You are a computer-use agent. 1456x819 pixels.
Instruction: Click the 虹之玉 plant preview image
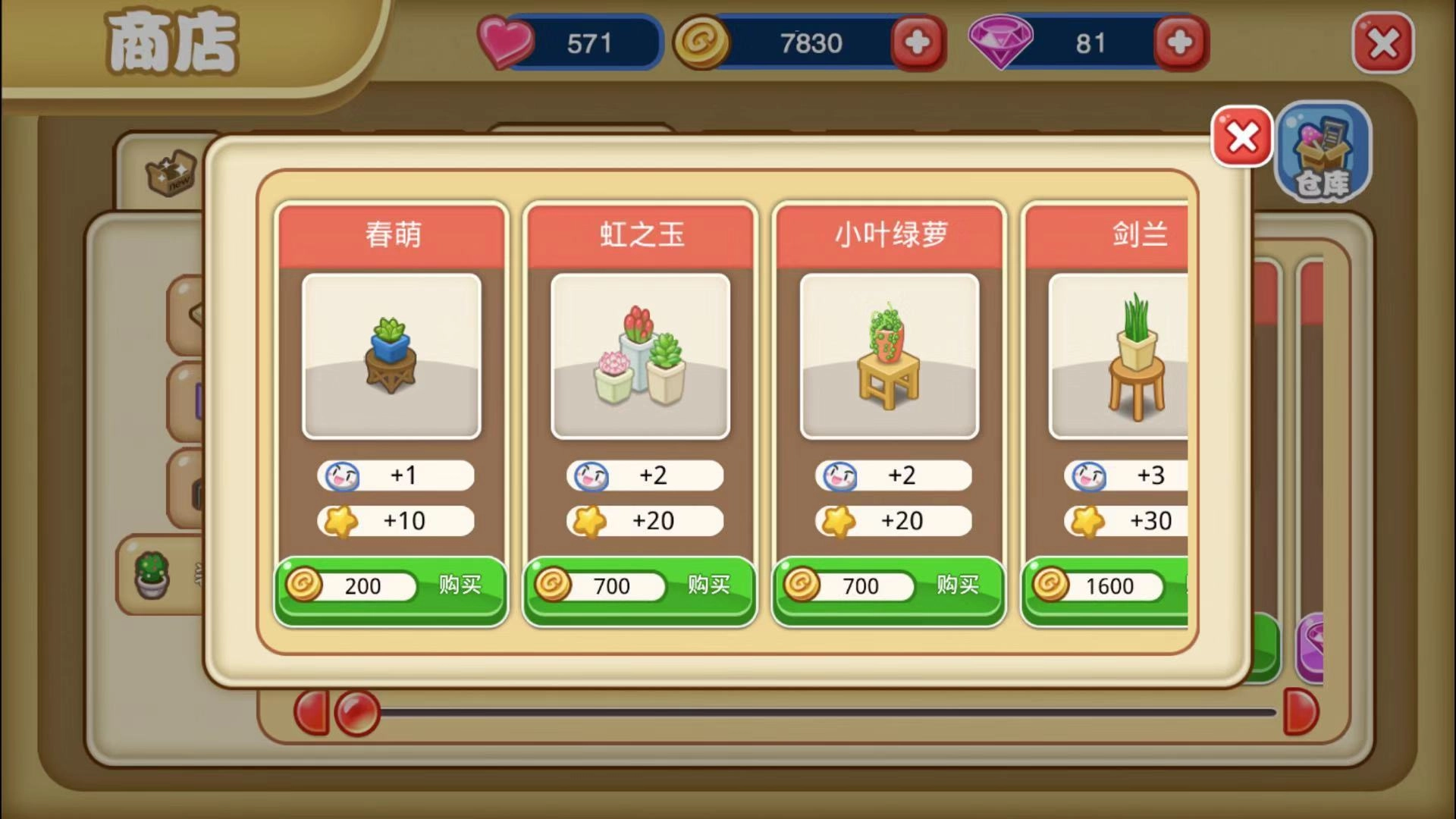(641, 356)
